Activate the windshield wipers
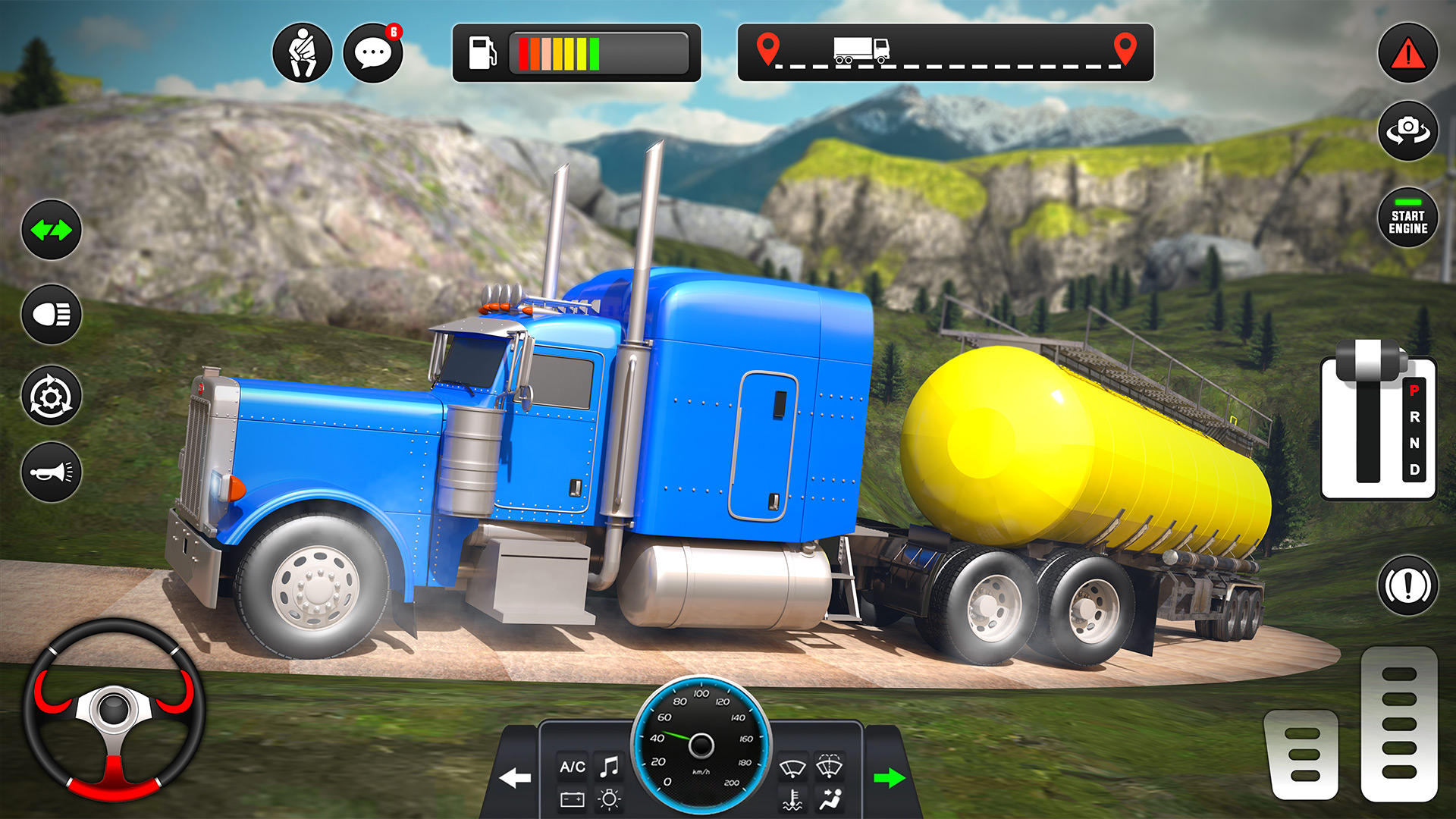Viewport: 1456px width, 819px height. click(792, 767)
